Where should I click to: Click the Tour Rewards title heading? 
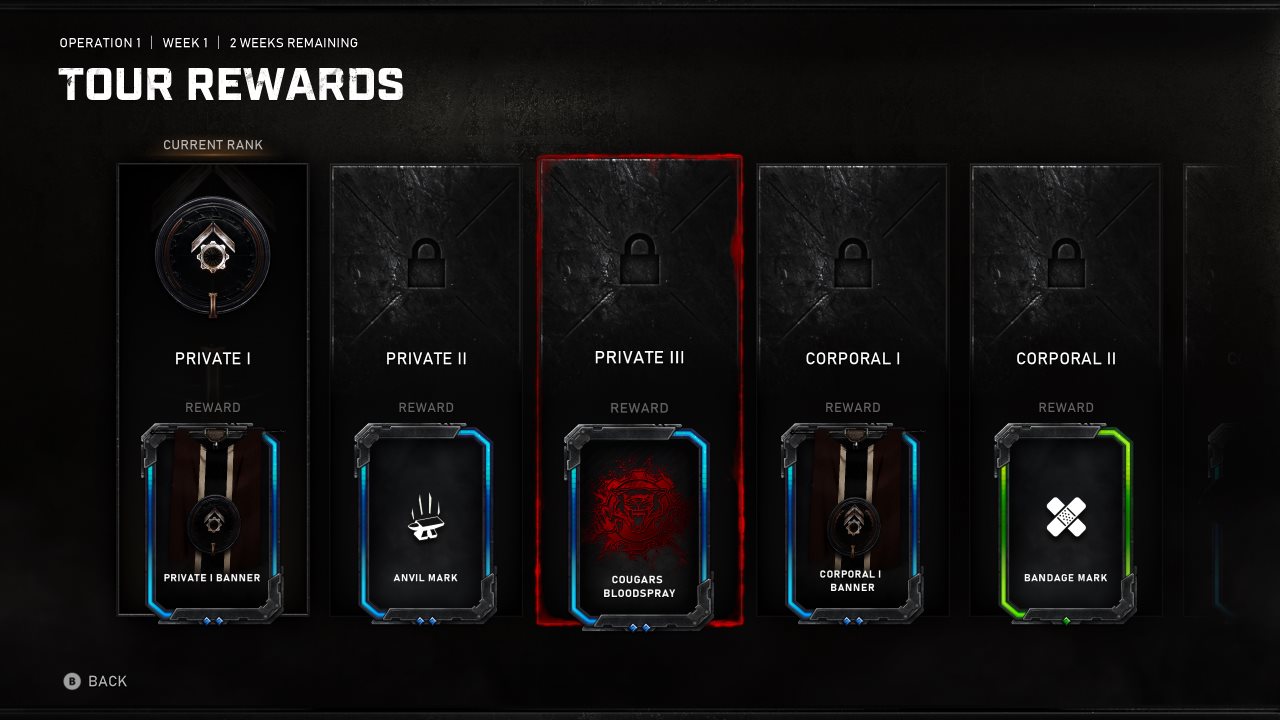232,87
